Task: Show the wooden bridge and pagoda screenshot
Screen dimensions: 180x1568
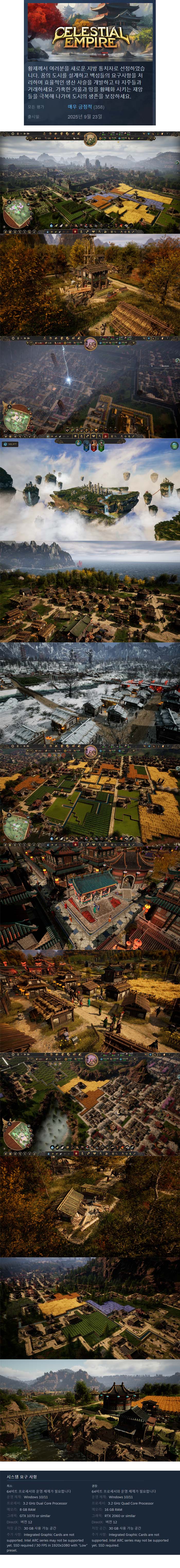Action: tap(90, 1406)
